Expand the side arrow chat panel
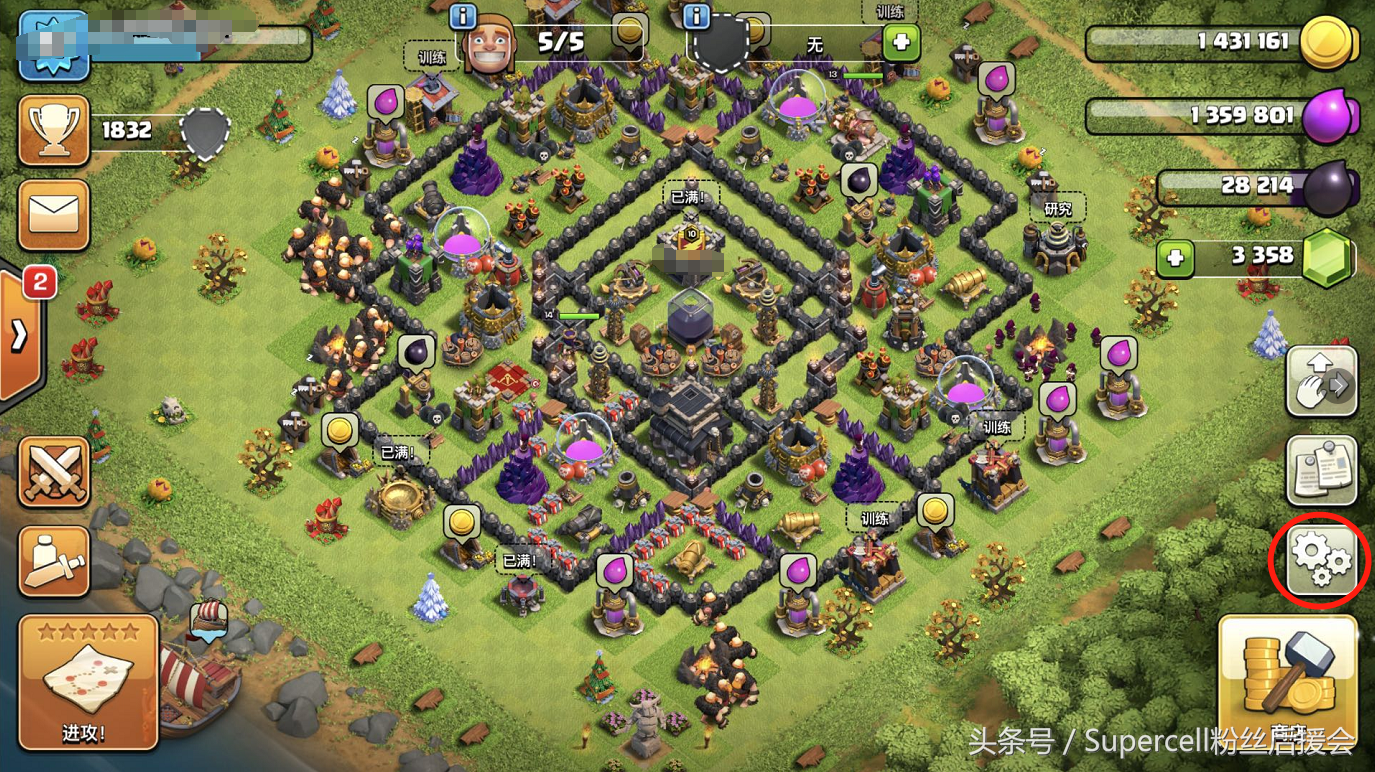 coord(20,337)
